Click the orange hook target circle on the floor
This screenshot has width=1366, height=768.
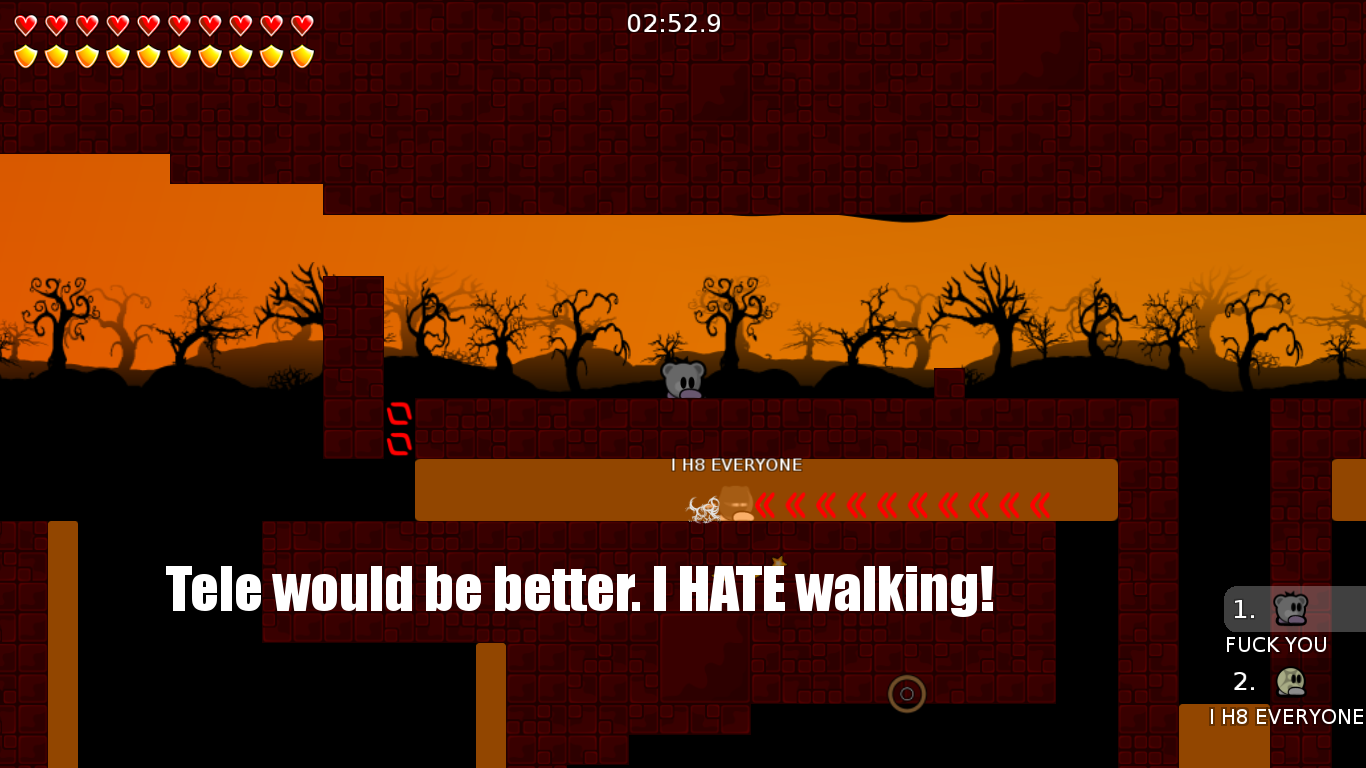(907, 694)
